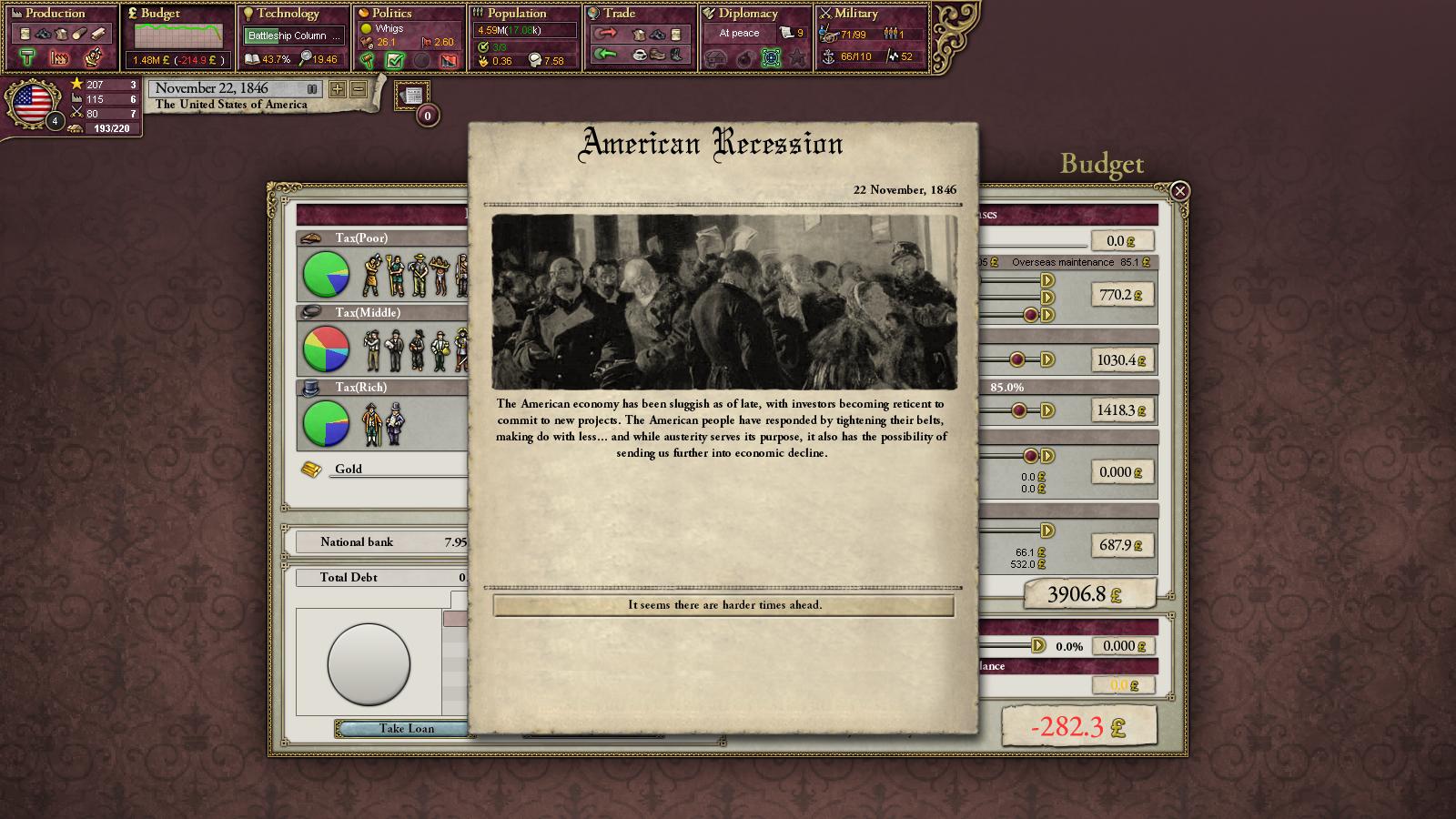Click the Take Loan button
Viewport: 1456px width, 819px height.
pyautogui.click(x=406, y=728)
